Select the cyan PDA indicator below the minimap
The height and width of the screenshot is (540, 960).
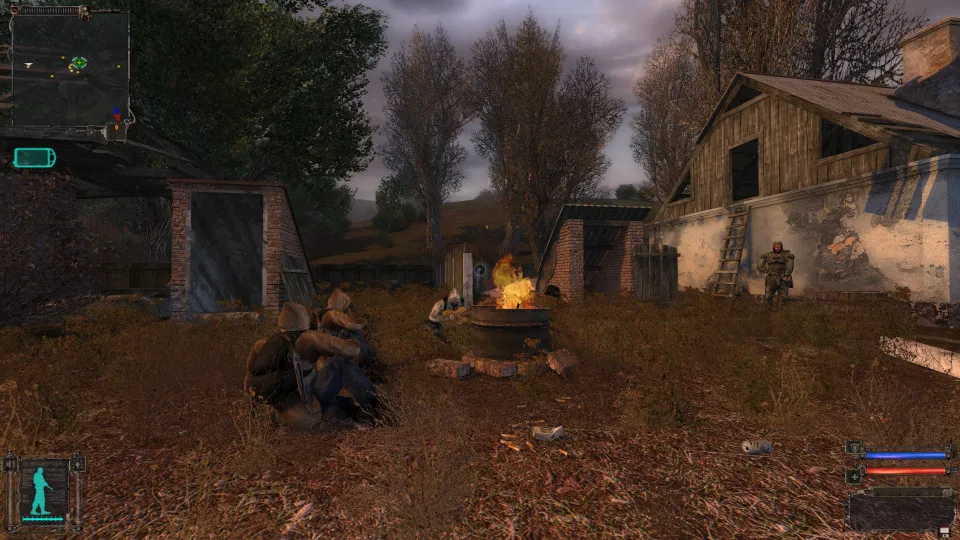click(x=34, y=157)
